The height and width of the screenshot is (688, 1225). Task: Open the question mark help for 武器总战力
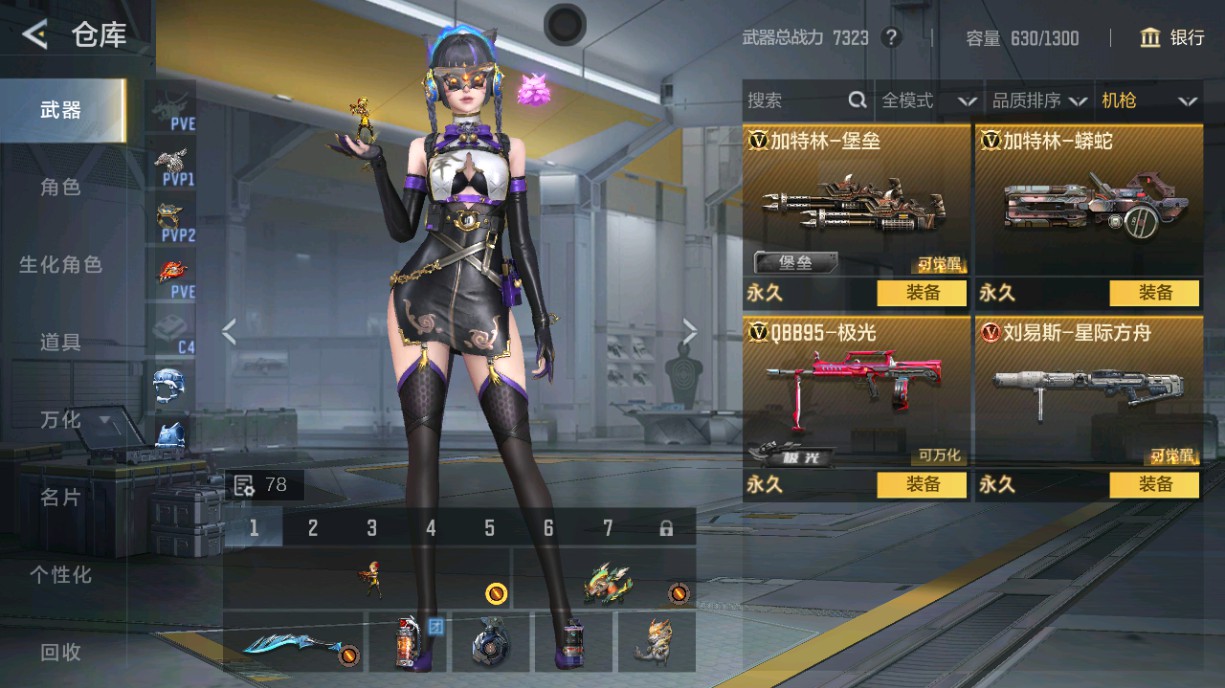click(891, 38)
